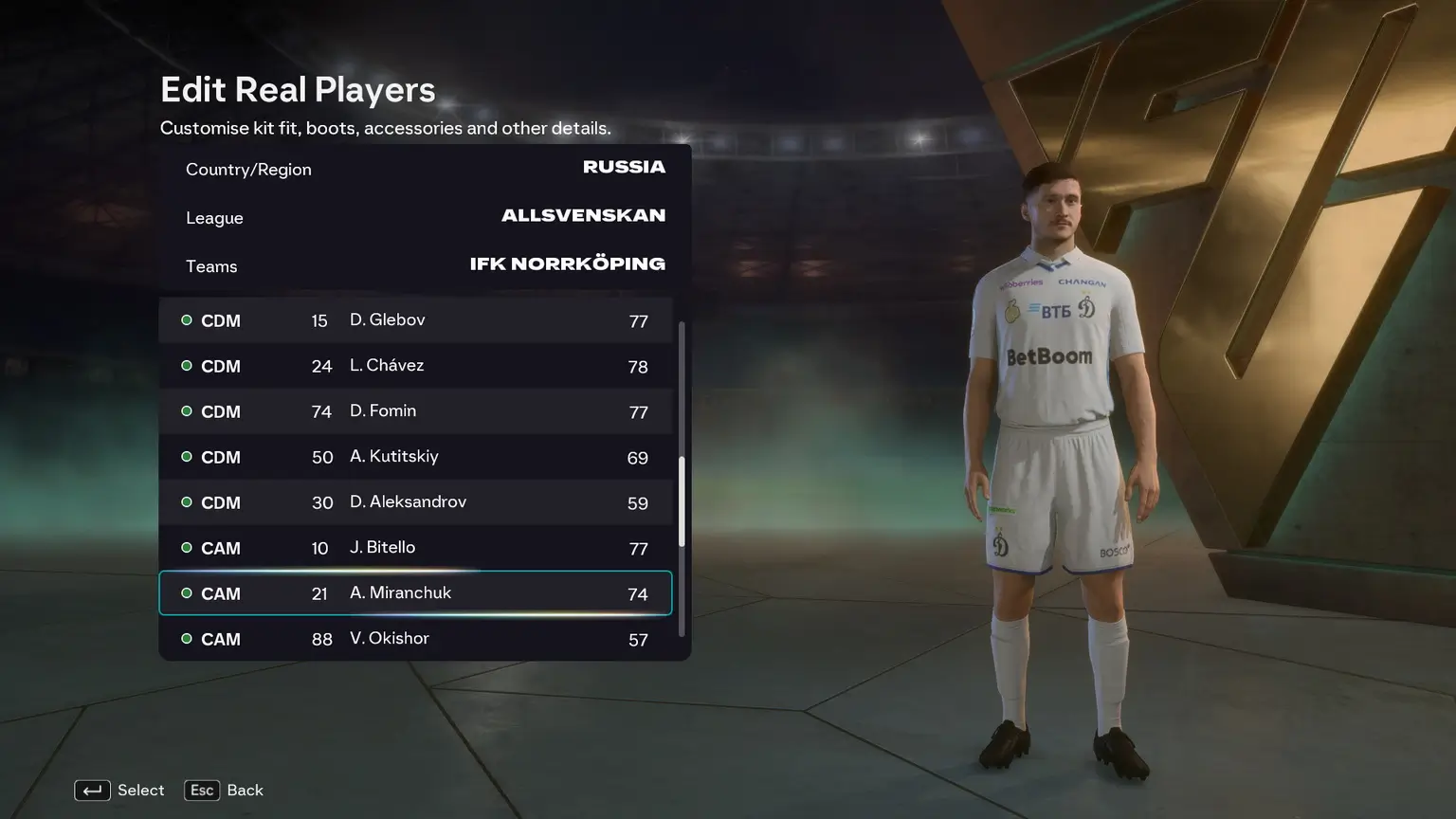This screenshot has width=1456, height=819.
Task: Pick the D. Fomin player row
Action: point(415,411)
